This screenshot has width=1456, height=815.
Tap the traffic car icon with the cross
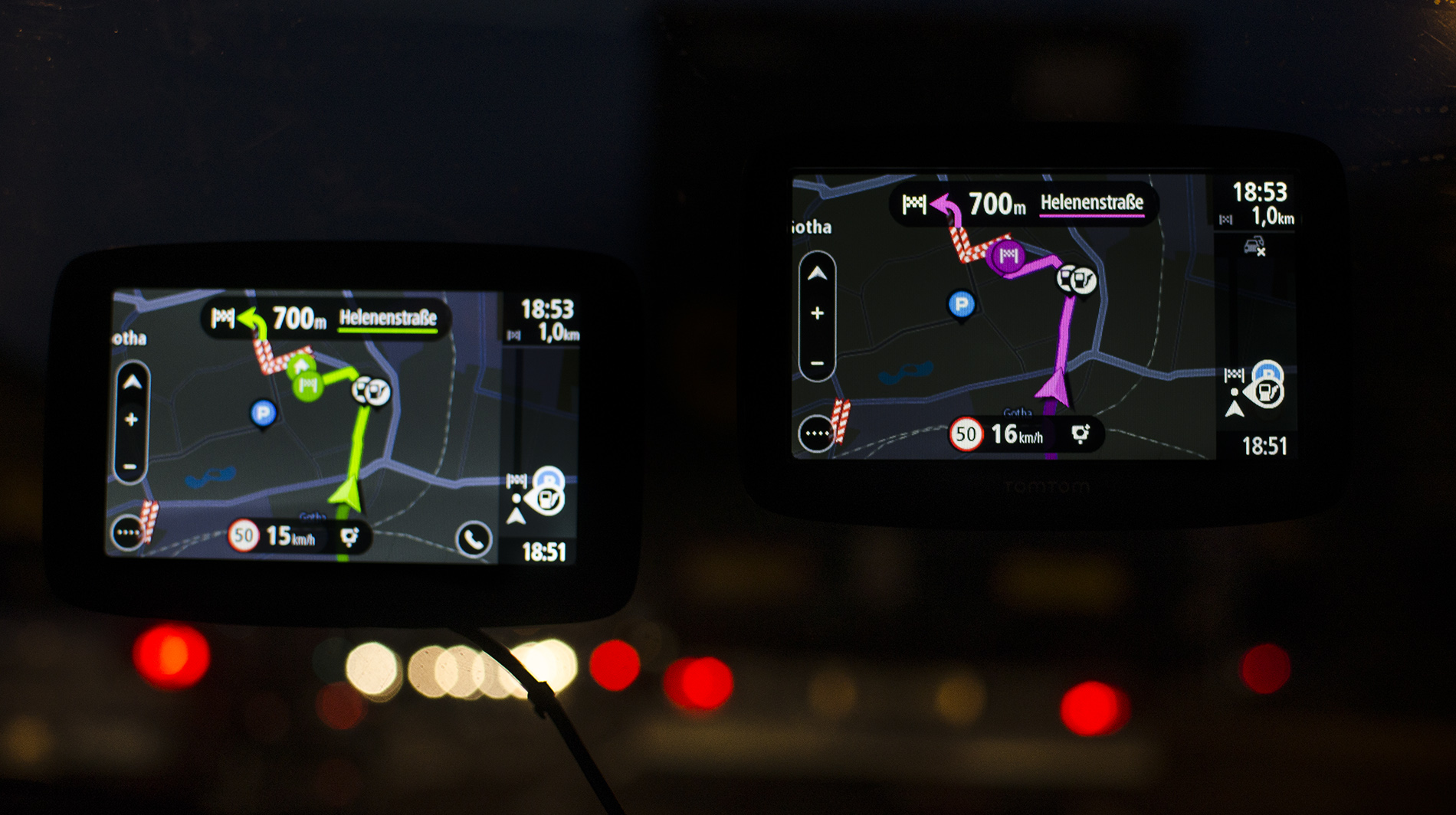coord(1254,247)
